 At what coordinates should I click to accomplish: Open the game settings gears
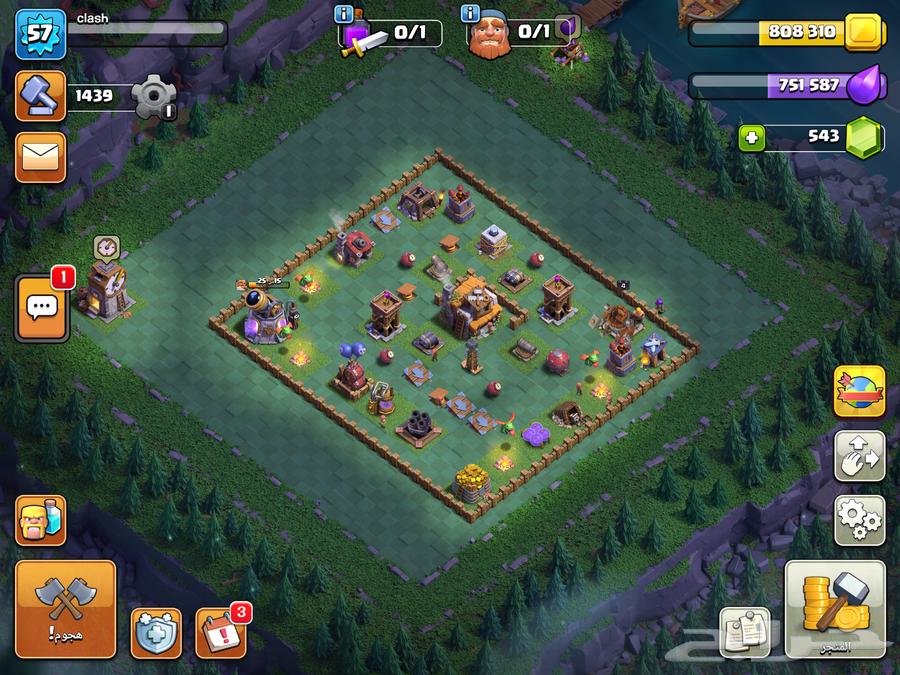click(x=860, y=517)
